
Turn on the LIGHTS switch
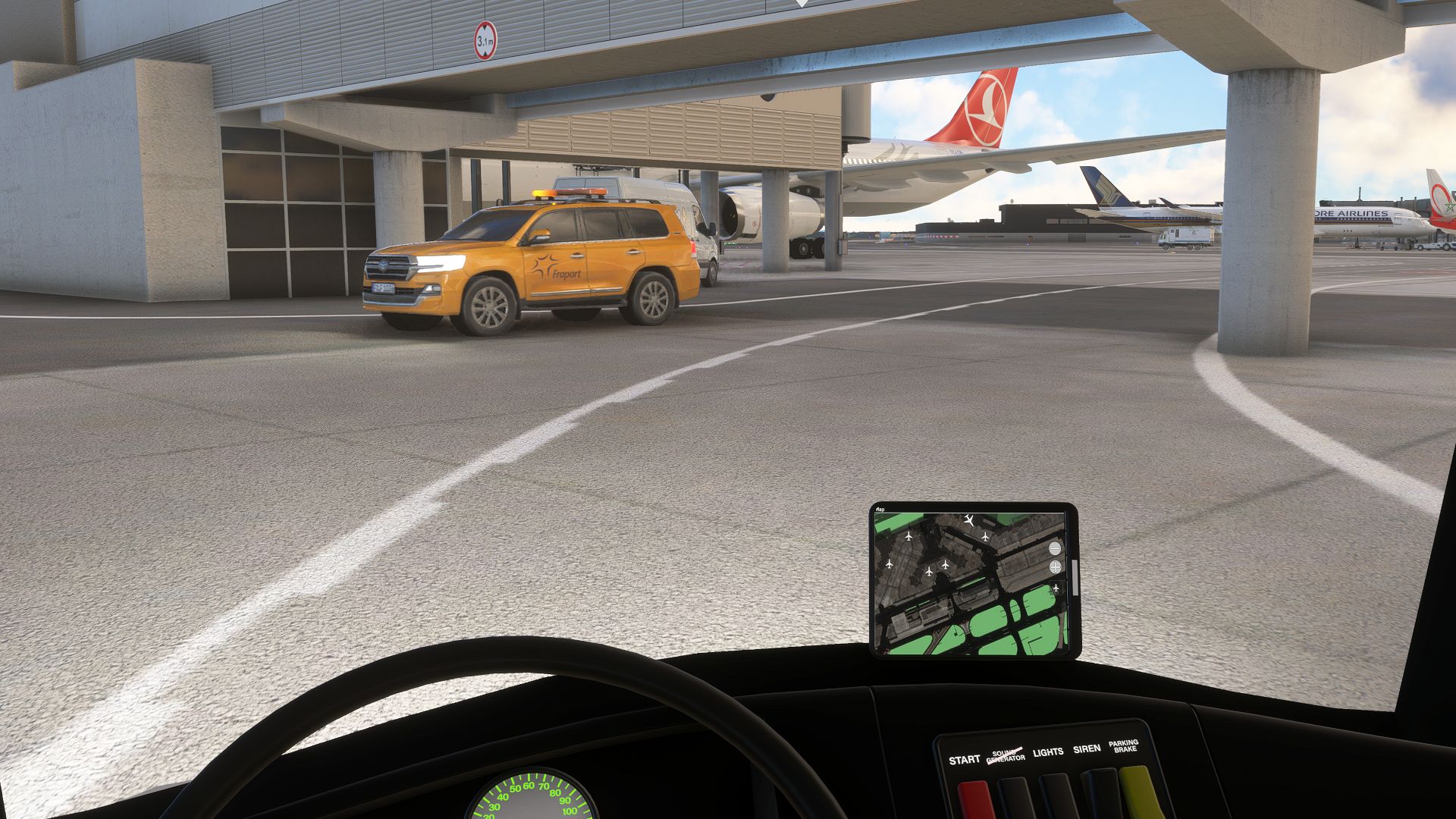(1057, 796)
